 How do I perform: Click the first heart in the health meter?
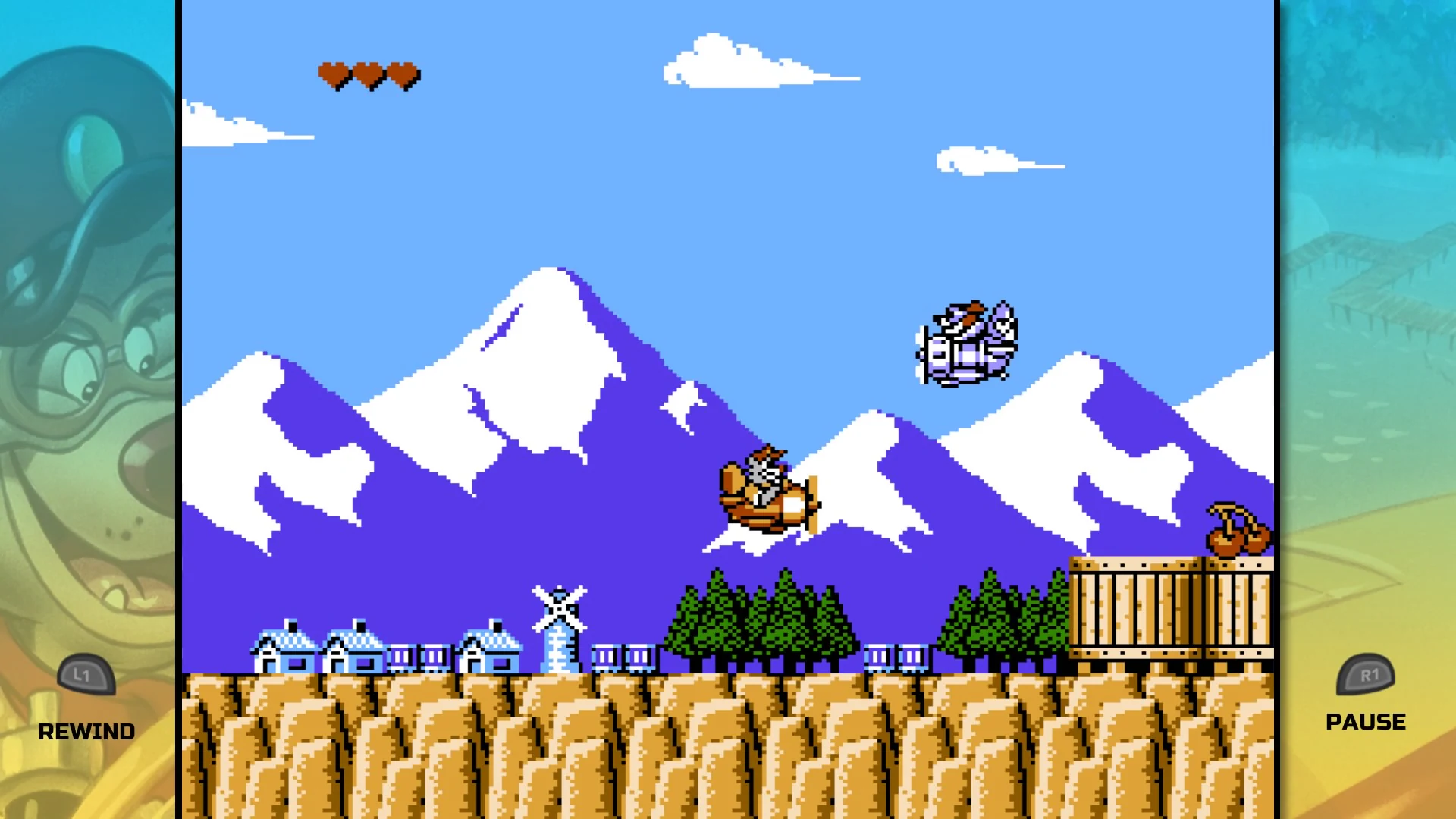pyautogui.click(x=333, y=74)
